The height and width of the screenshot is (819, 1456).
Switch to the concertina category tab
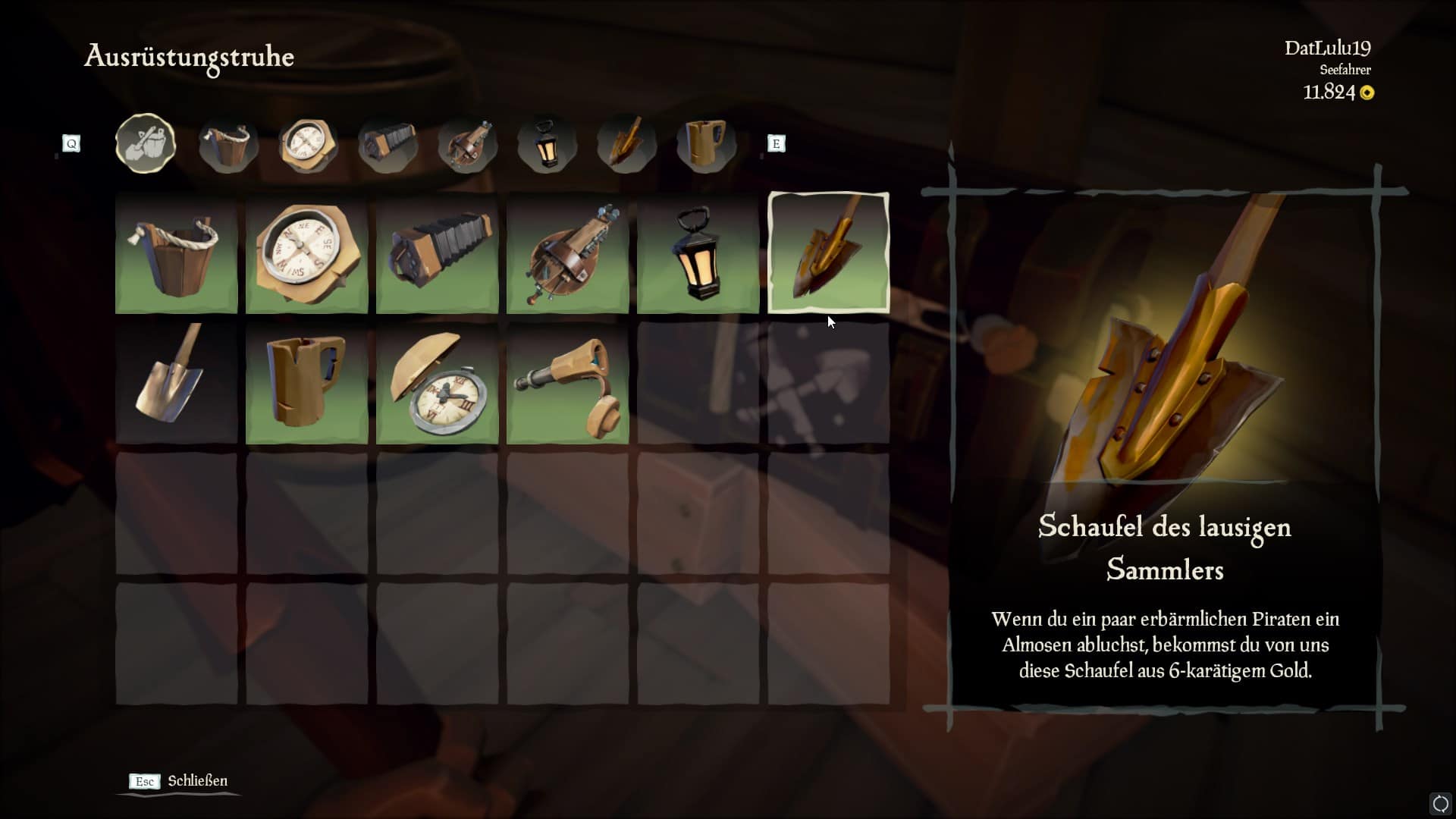point(388,144)
